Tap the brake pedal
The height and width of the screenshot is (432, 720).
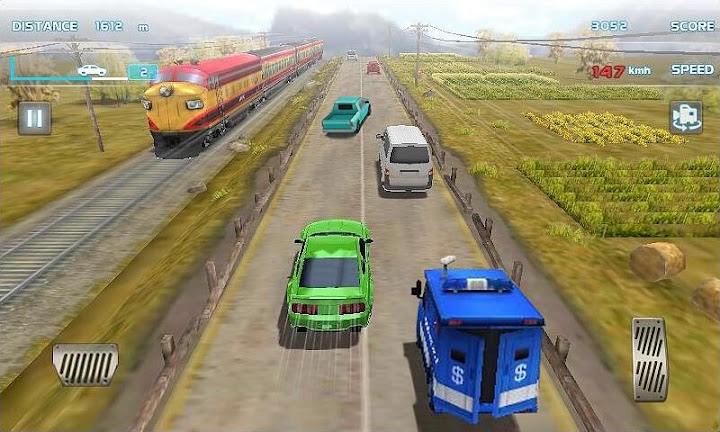[85, 364]
